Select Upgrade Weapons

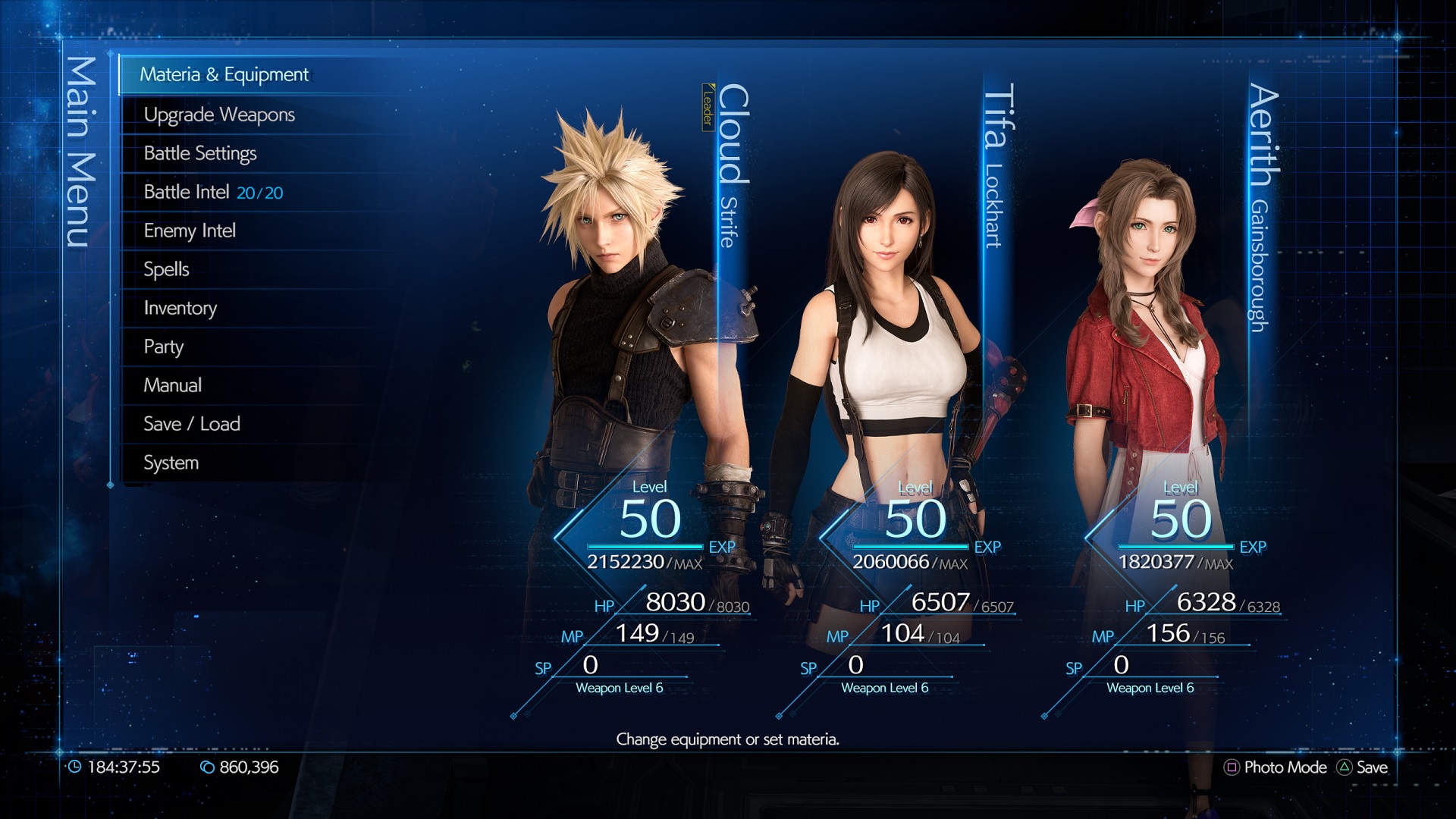[219, 115]
